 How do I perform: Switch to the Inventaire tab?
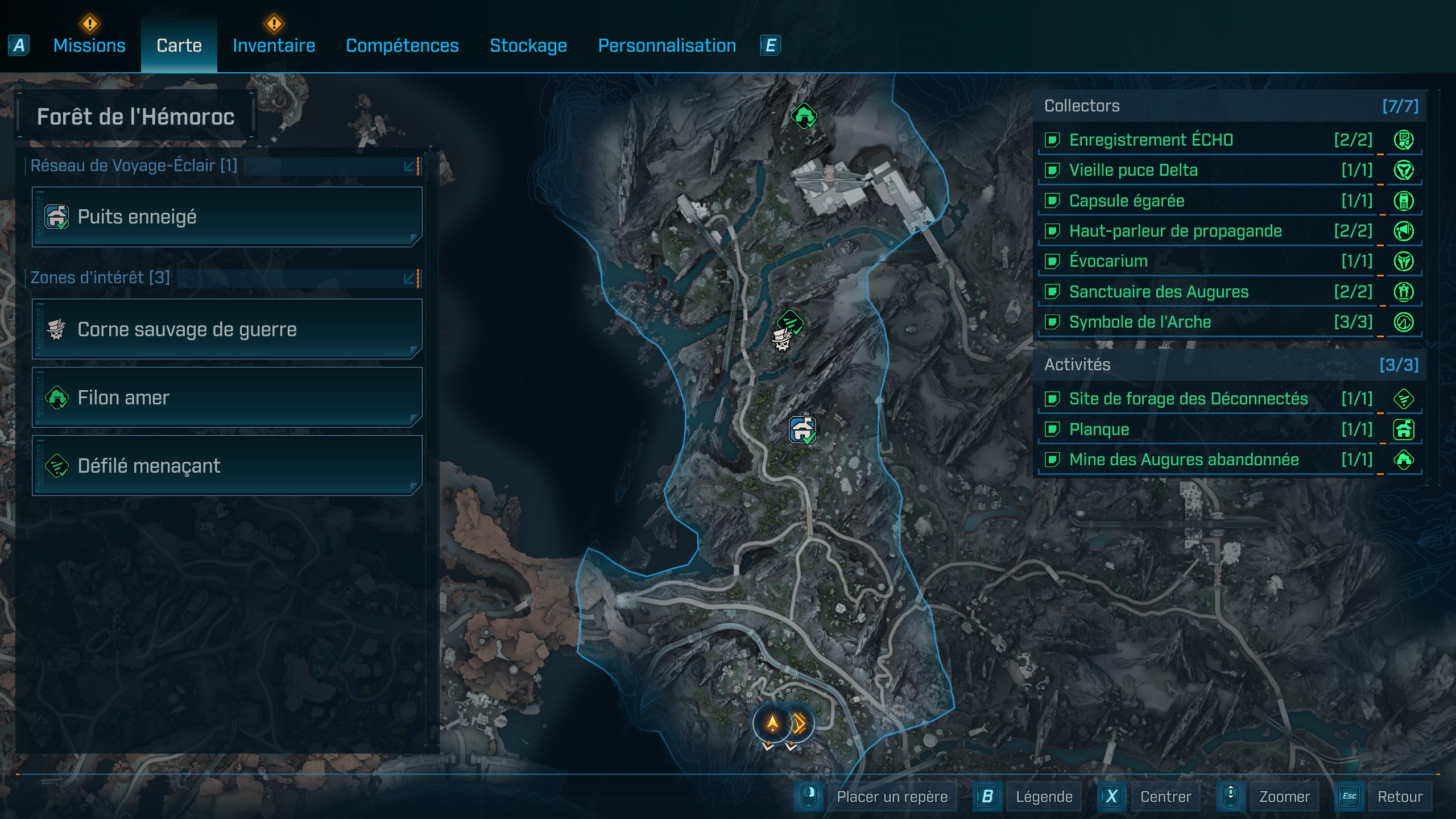pyautogui.click(x=274, y=45)
